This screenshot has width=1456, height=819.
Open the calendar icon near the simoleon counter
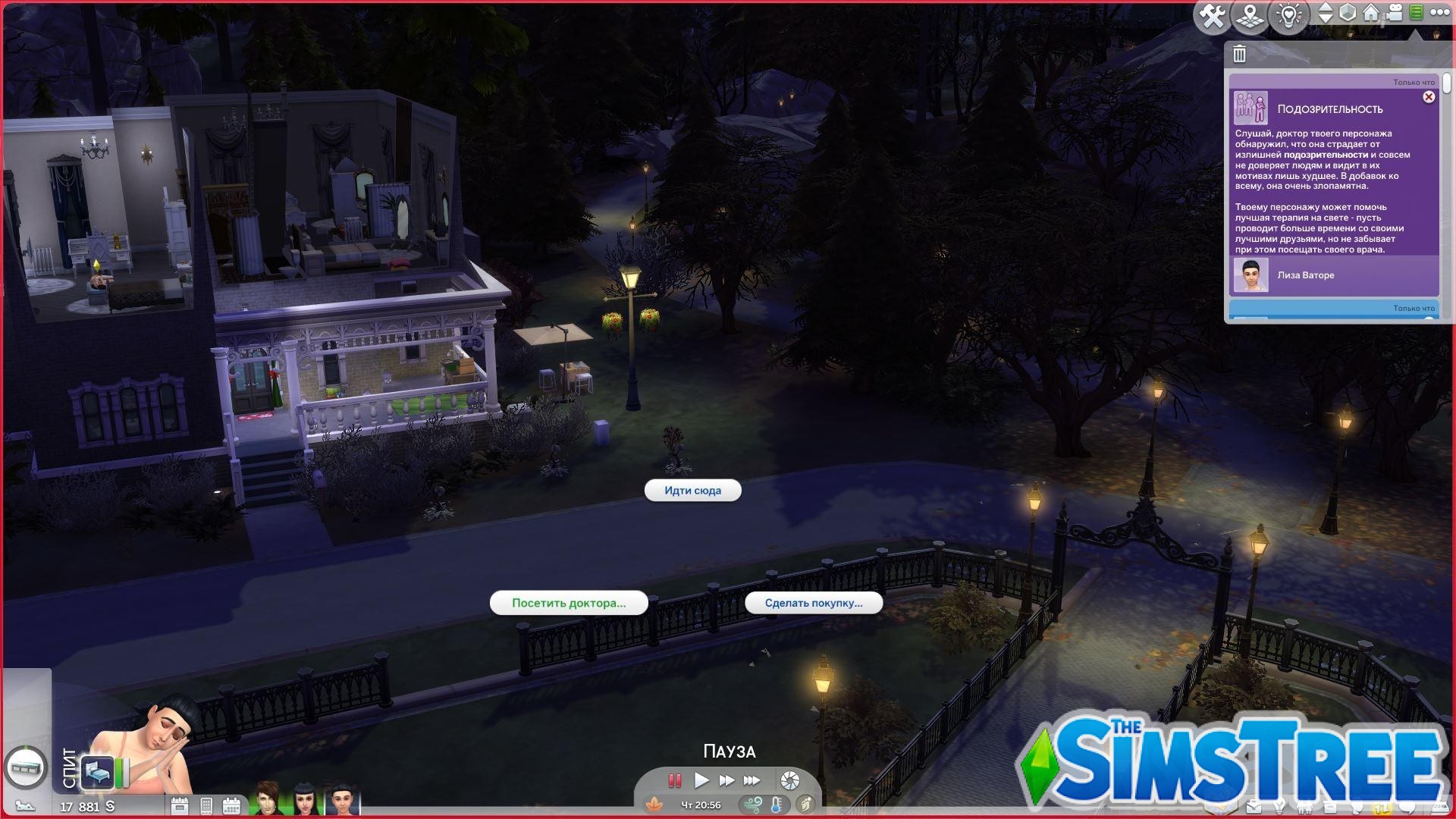(232, 806)
